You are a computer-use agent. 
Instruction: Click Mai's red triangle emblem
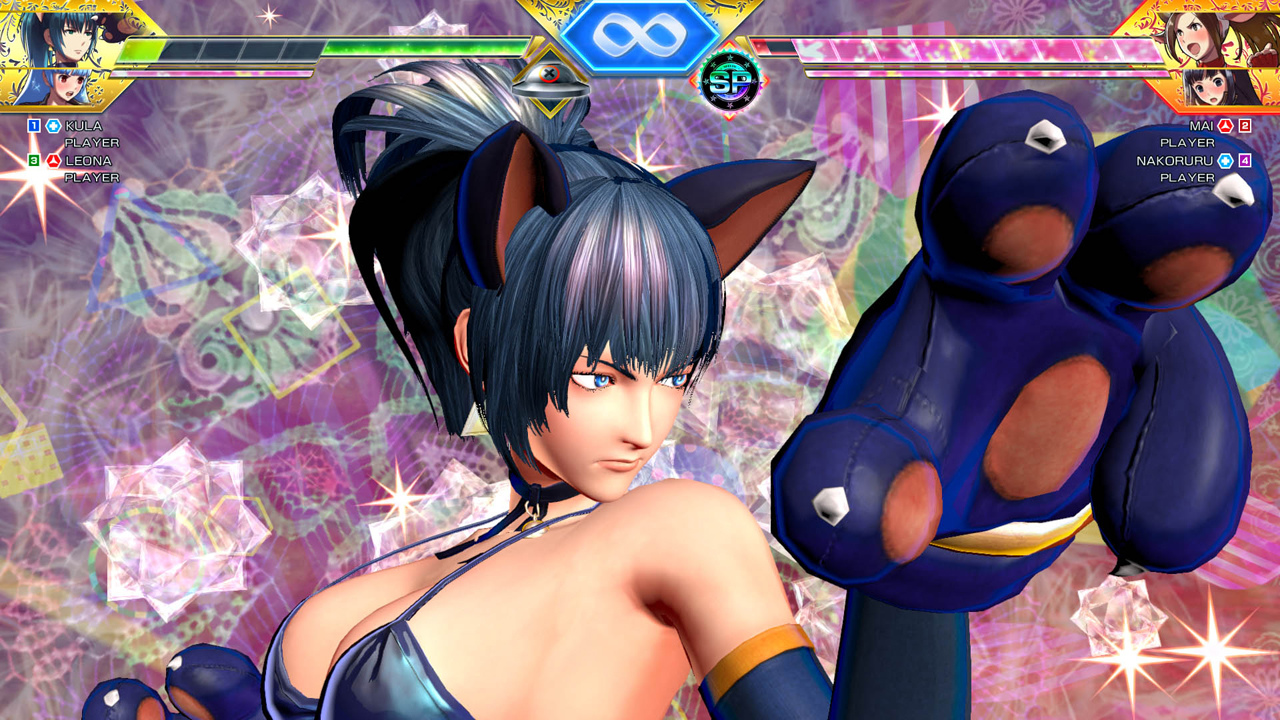pos(1224,126)
